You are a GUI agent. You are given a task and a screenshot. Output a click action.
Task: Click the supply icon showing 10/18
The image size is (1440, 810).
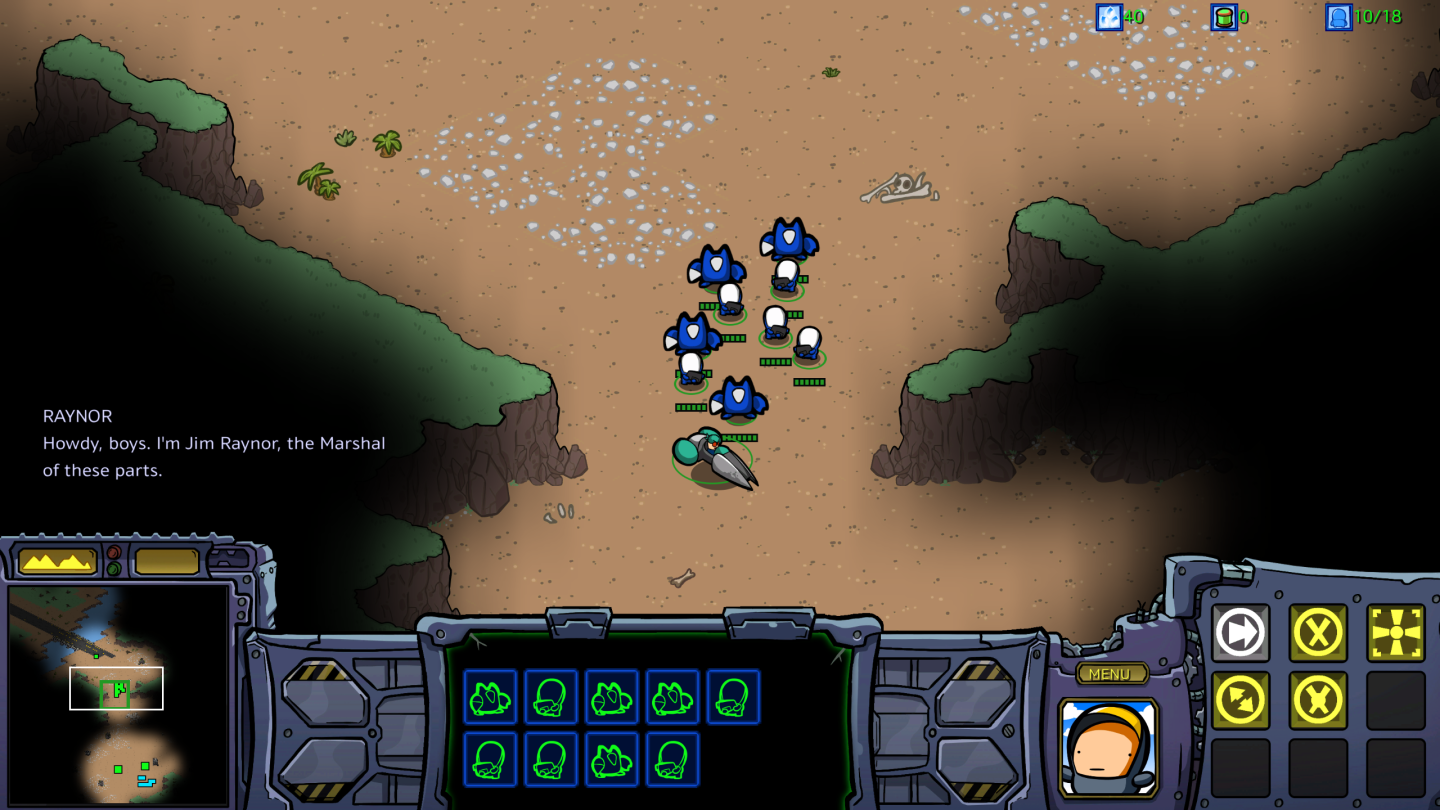click(1338, 17)
